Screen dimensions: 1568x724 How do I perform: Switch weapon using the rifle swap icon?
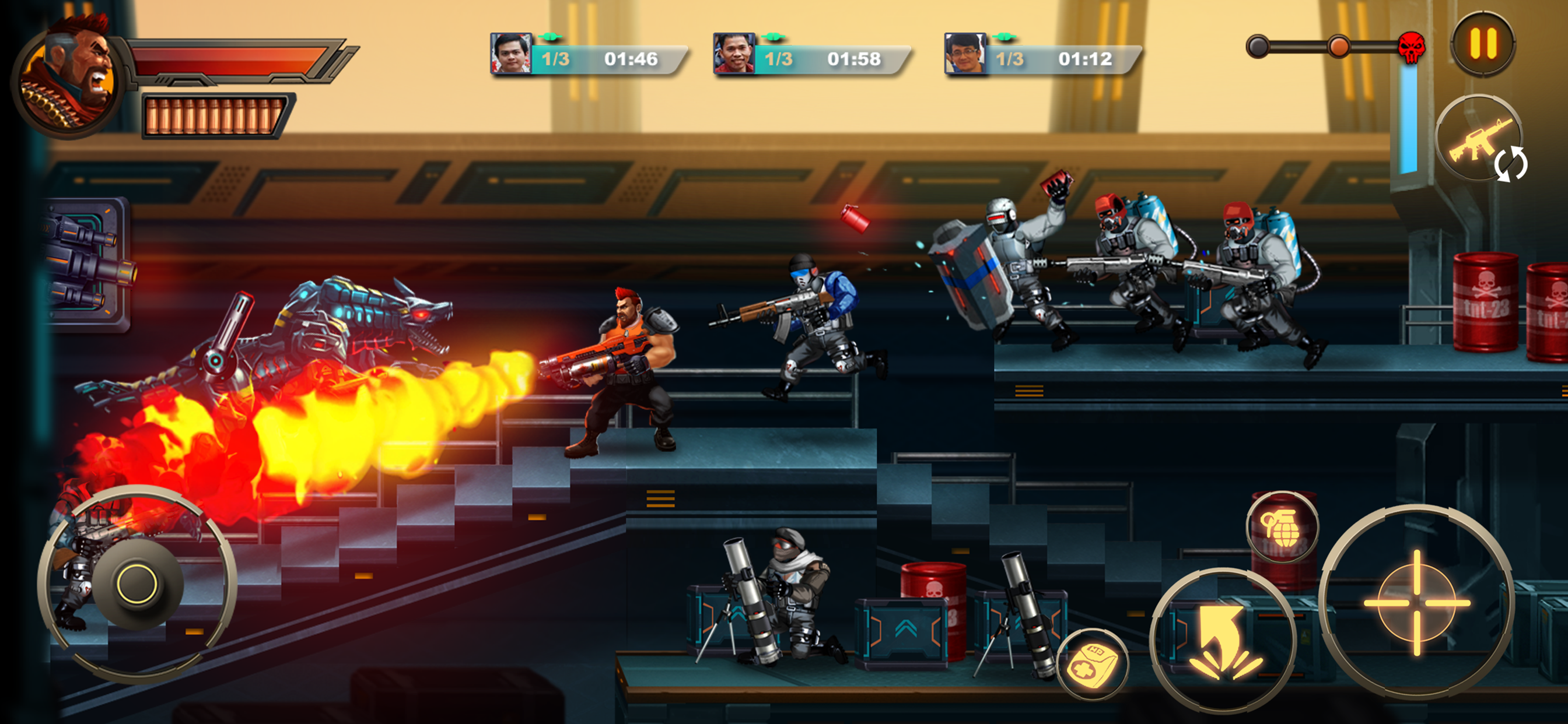1480,139
